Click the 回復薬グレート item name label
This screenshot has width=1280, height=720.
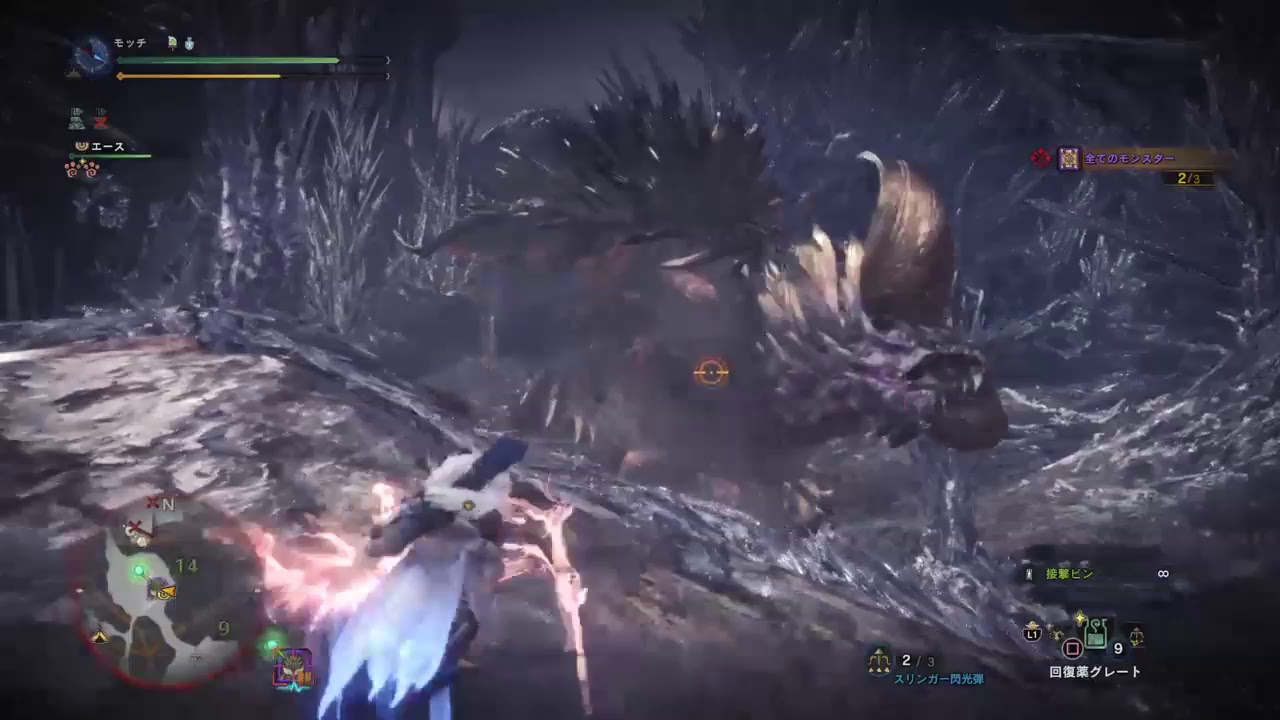[x=1095, y=670]
